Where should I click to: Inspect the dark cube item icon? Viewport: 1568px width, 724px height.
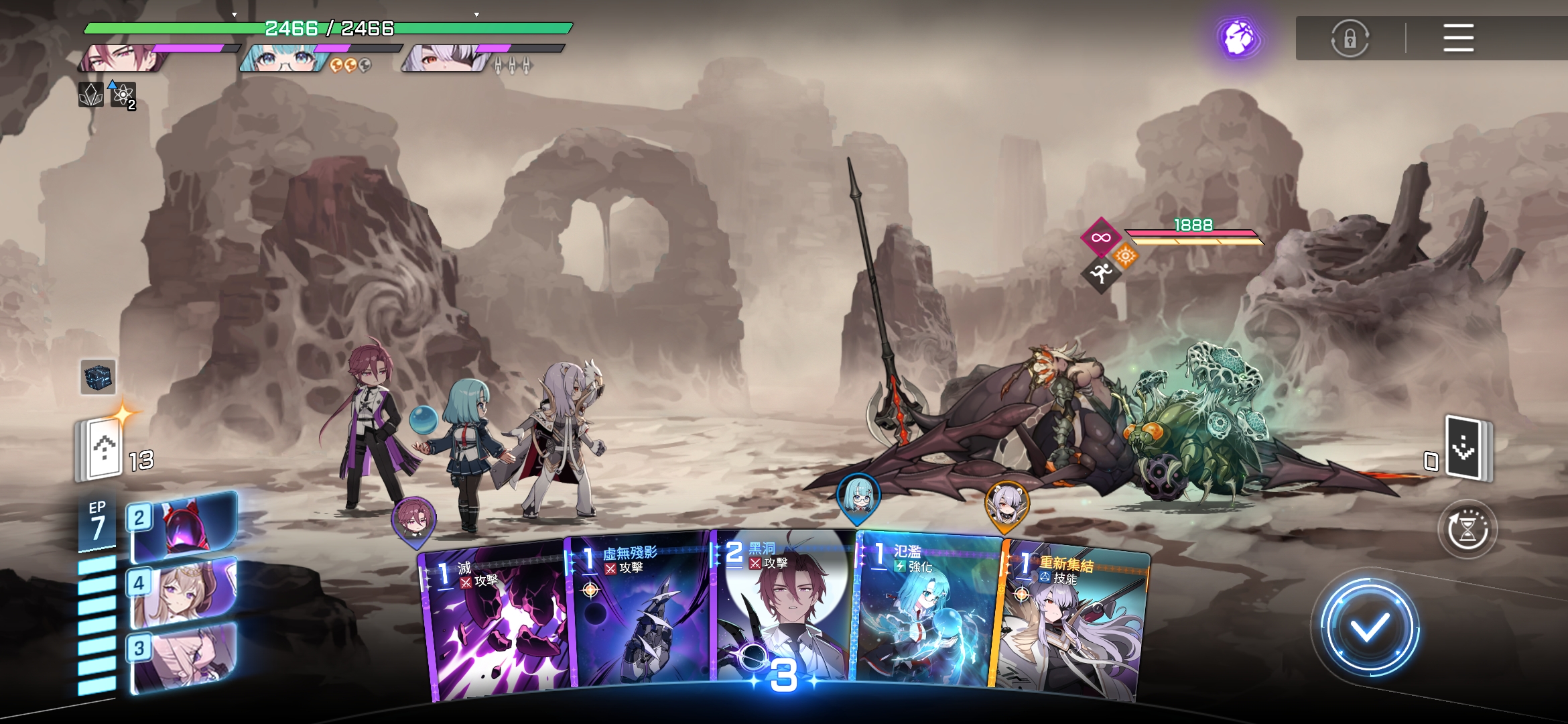coord(98,377)
